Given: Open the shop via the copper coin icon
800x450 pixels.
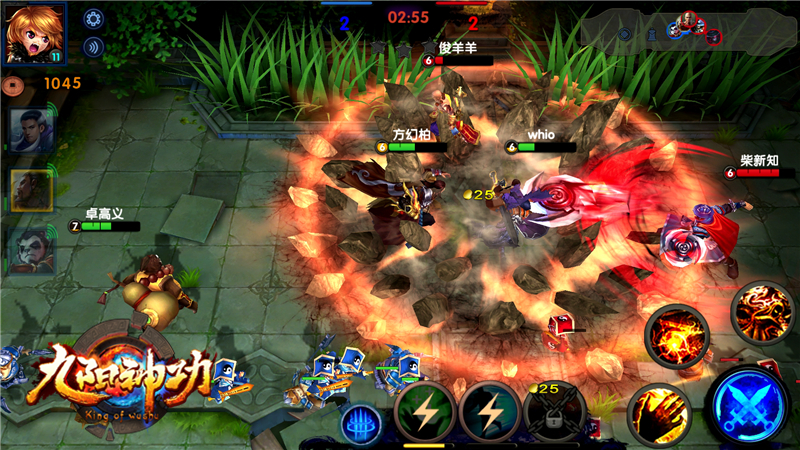Looking at the screenshot, I should 13,83.
